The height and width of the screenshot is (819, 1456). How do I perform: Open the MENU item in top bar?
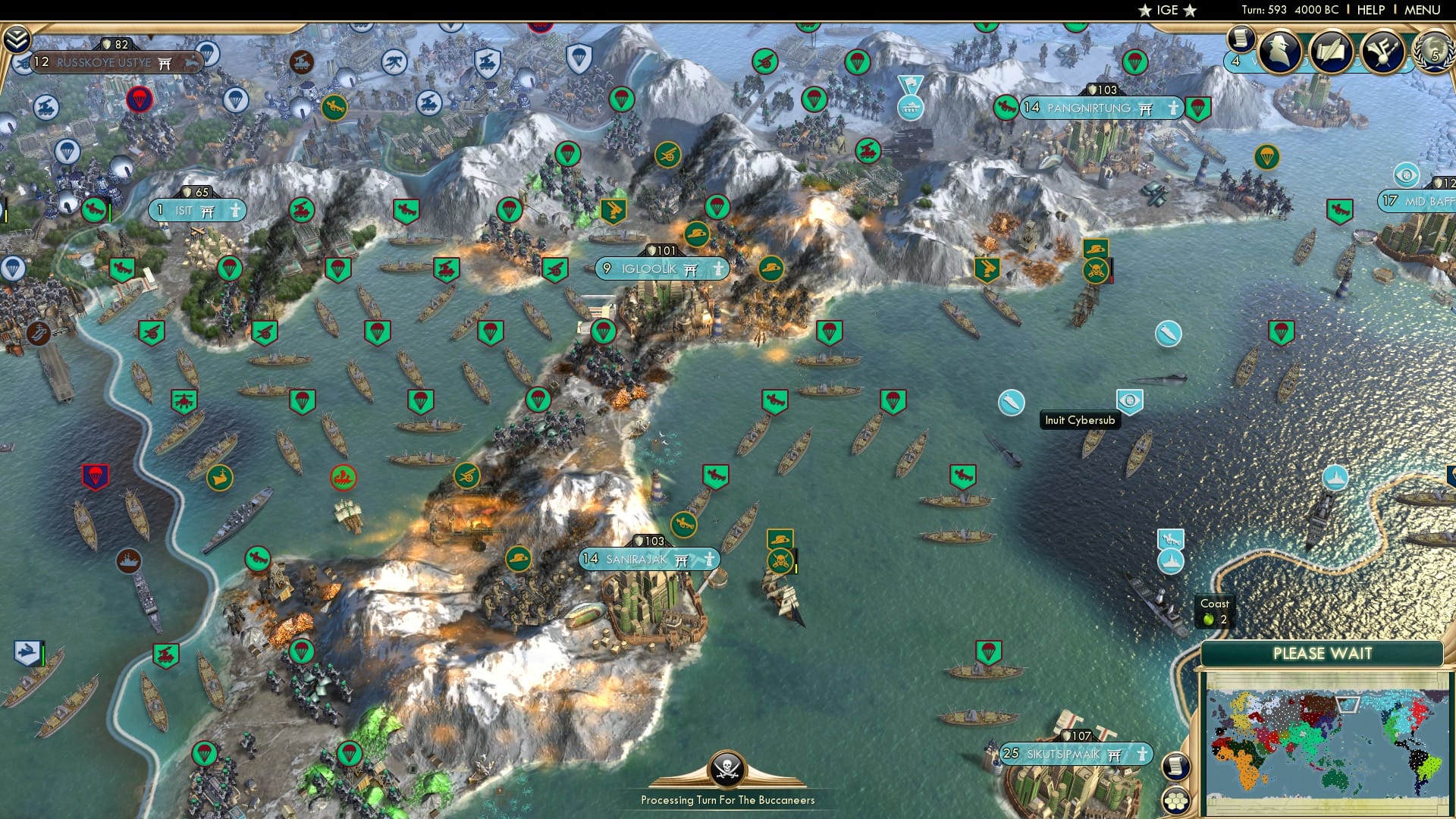click(1423, 10)
